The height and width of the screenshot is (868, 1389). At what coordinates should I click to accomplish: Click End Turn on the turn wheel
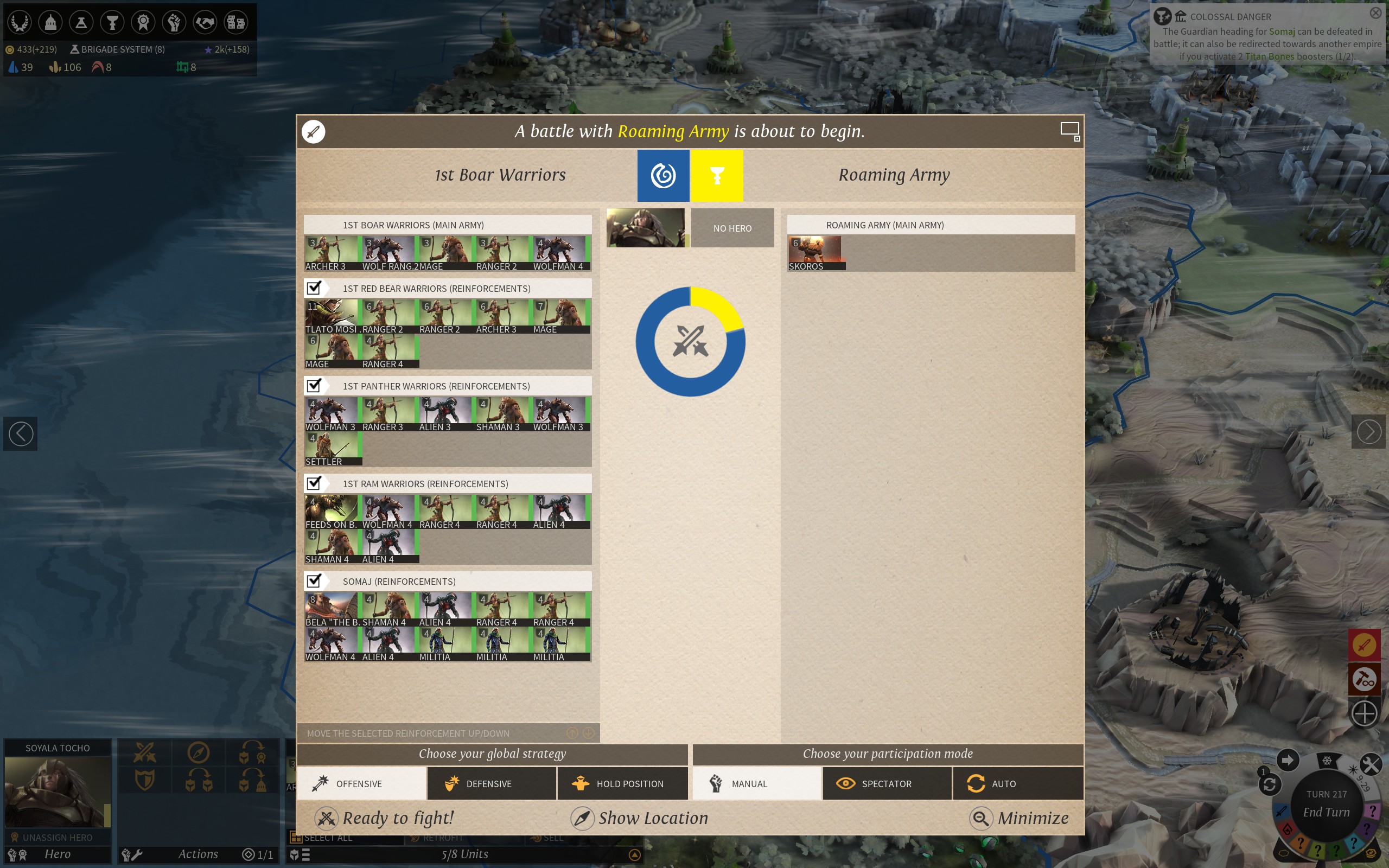click(1326, 812)
